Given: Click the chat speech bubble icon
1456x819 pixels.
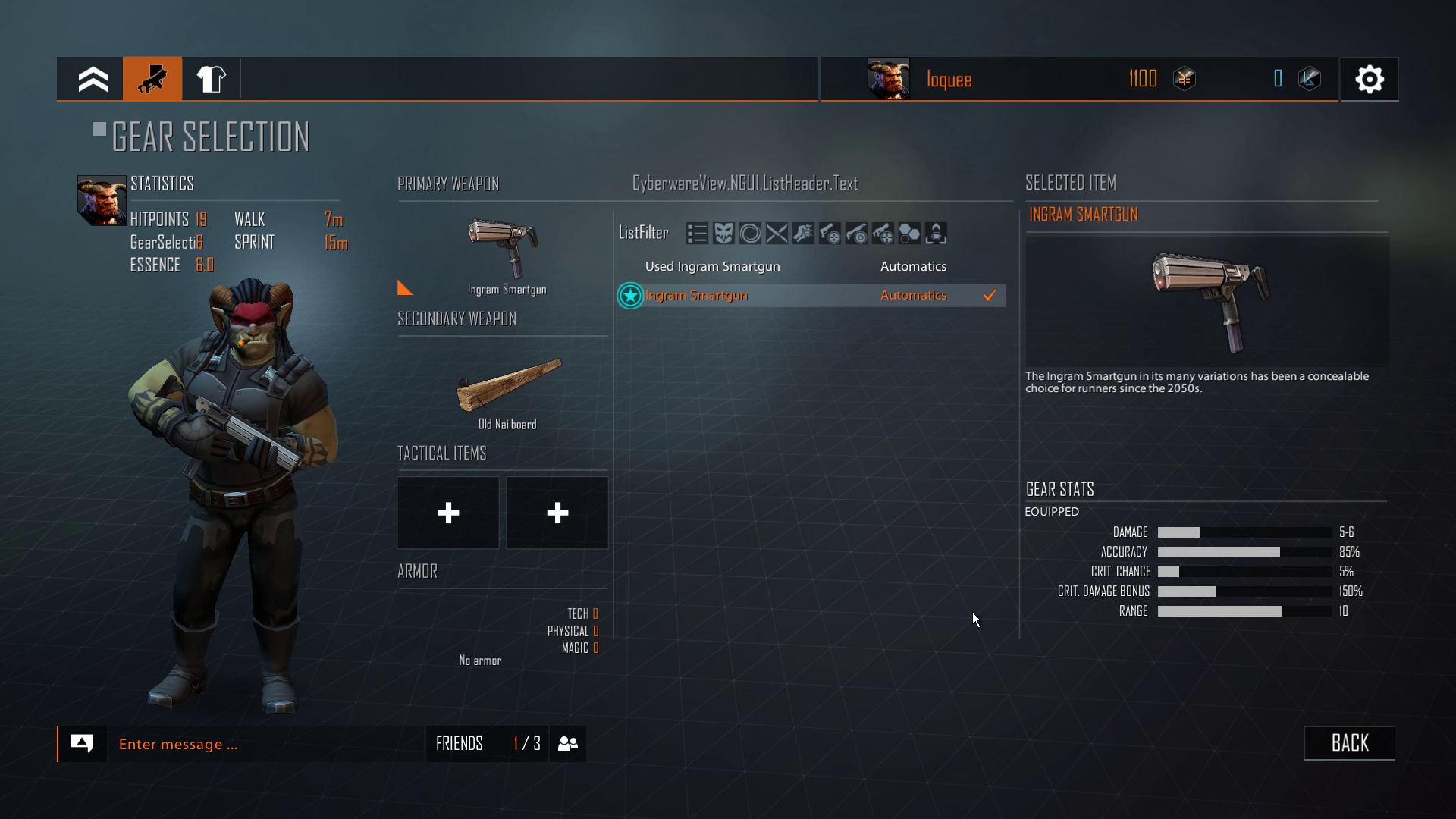Looking at the screenshot, I should click(x=82, y=743).
